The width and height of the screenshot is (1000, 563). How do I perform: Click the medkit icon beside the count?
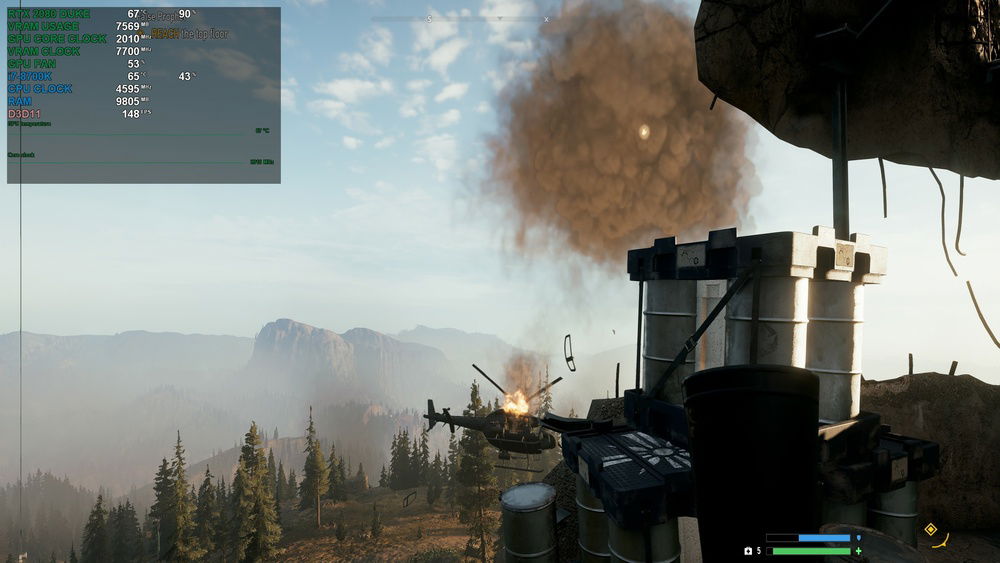(747, 551)
